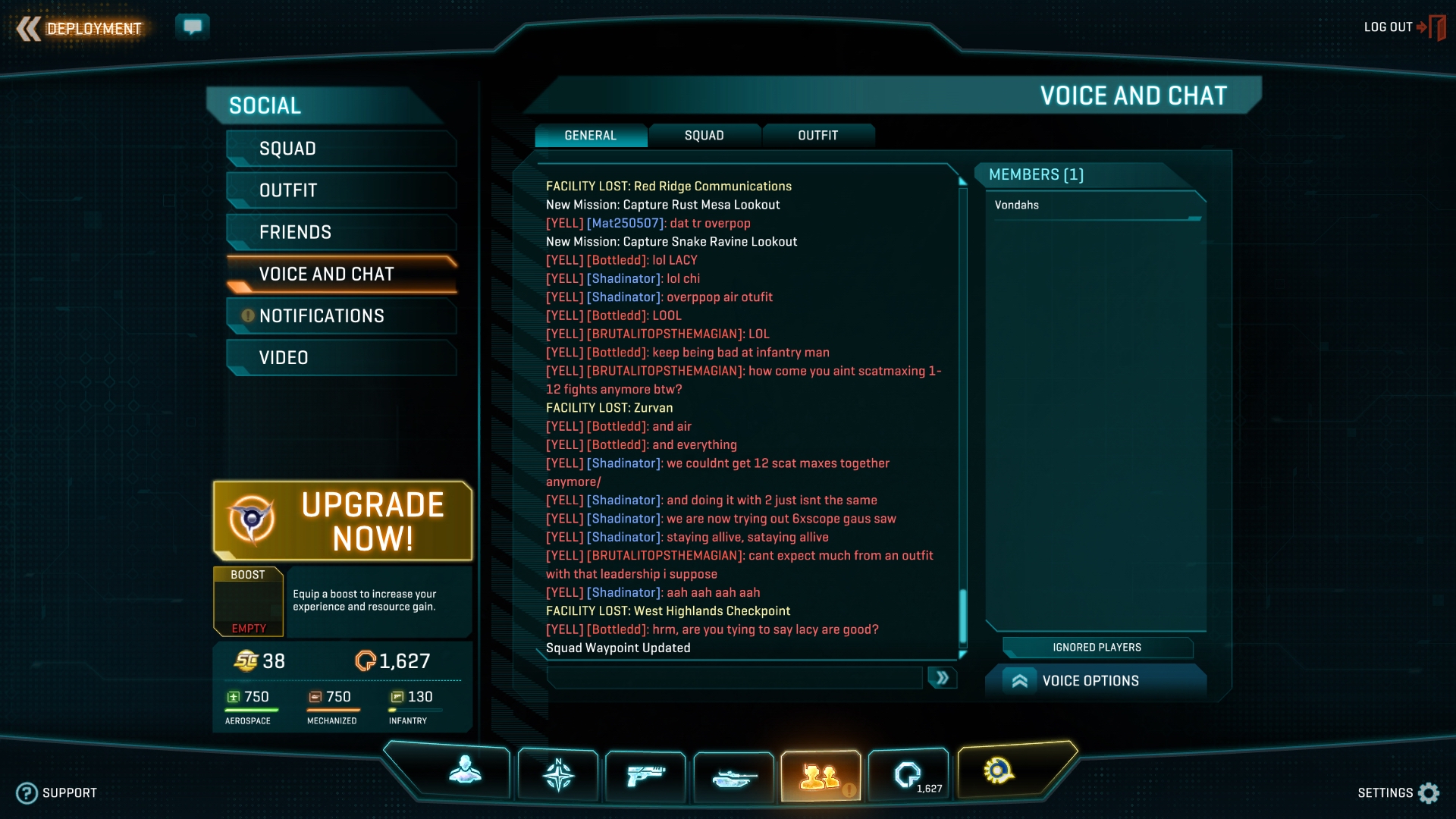Open the Video menu entry
This screenshot has width=1456, height=819.
(341, 357)
